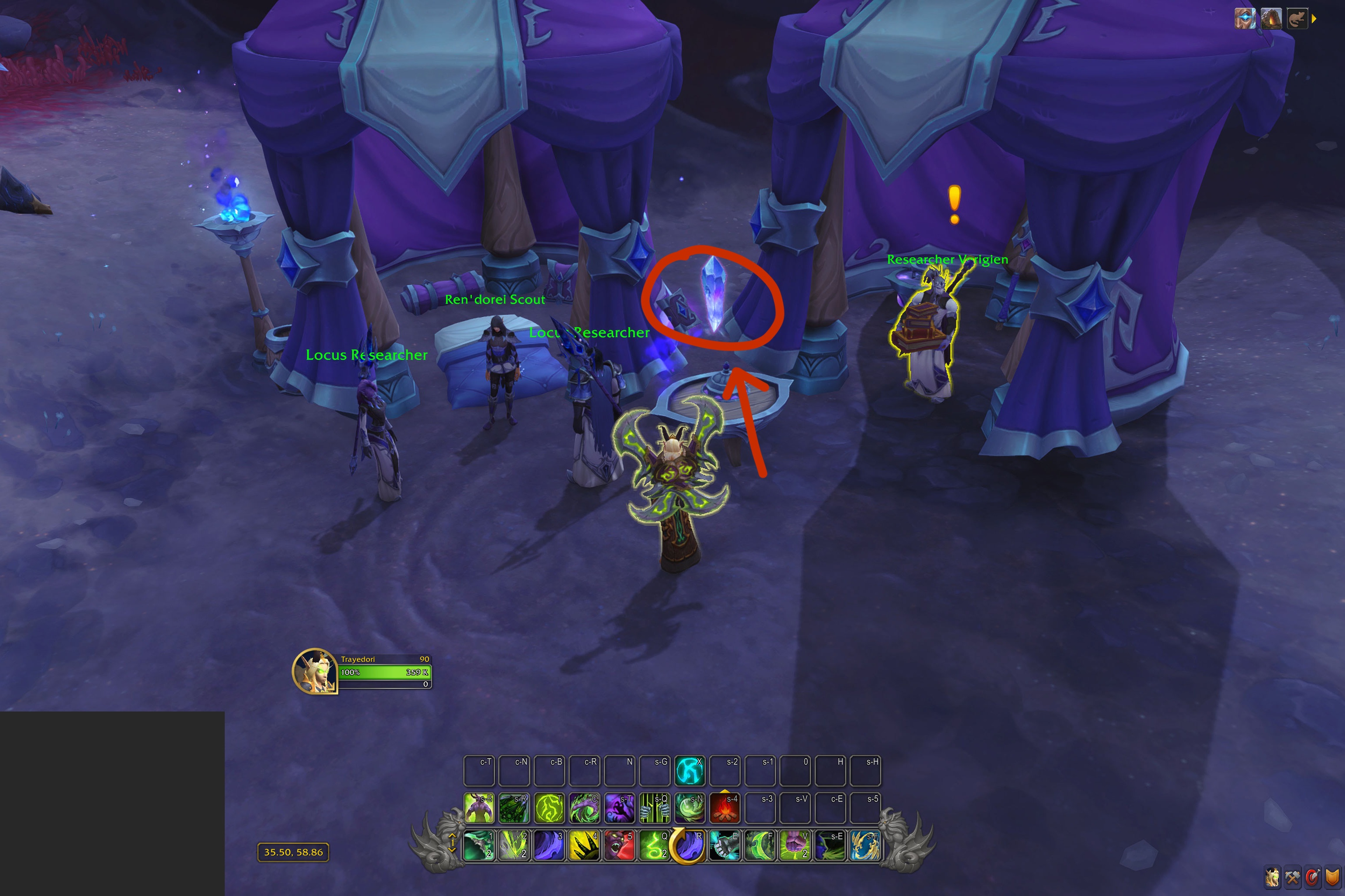Page the action bar up with the up arrow

point(453,836)
